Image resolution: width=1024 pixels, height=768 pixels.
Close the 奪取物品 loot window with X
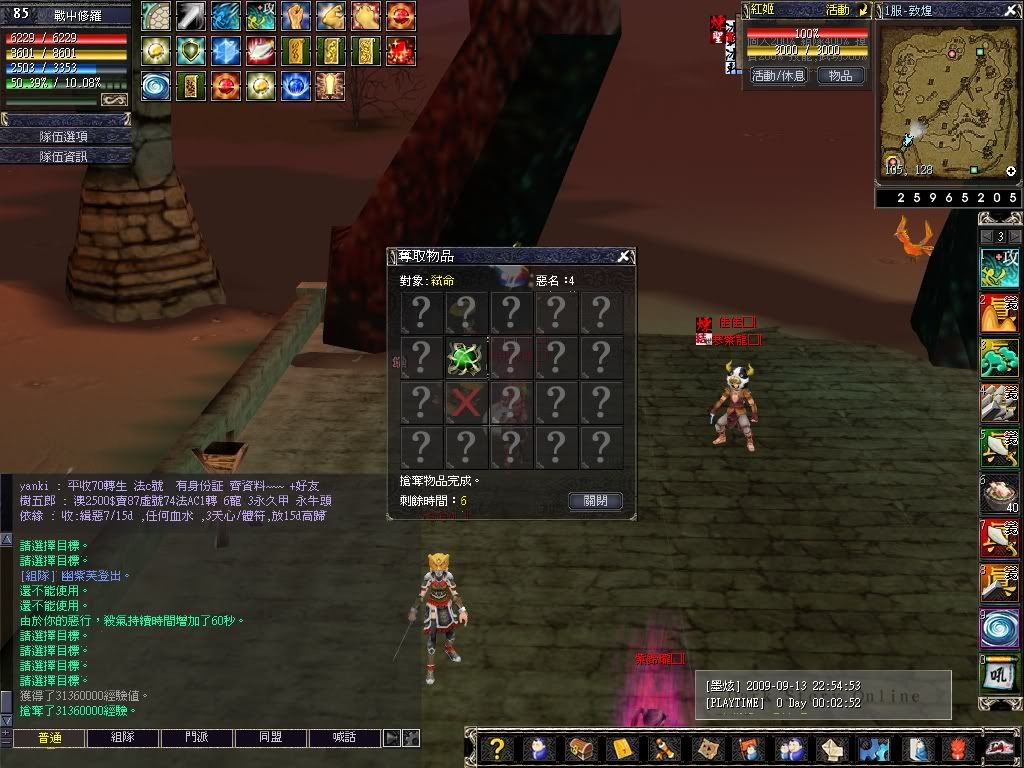click(624, 257)
